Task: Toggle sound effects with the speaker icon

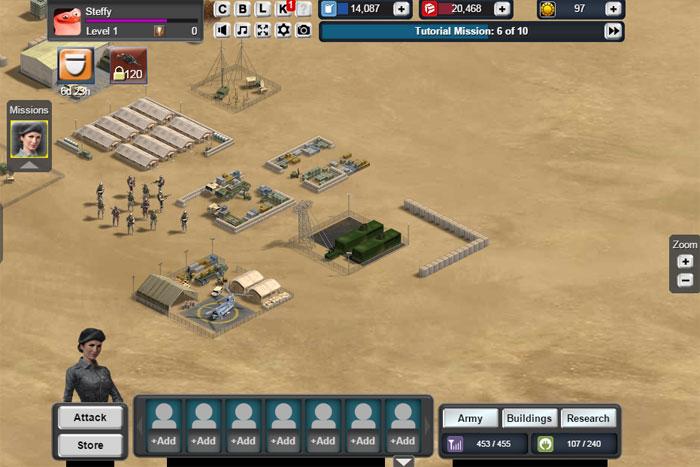Action: (x=222, y=30)
